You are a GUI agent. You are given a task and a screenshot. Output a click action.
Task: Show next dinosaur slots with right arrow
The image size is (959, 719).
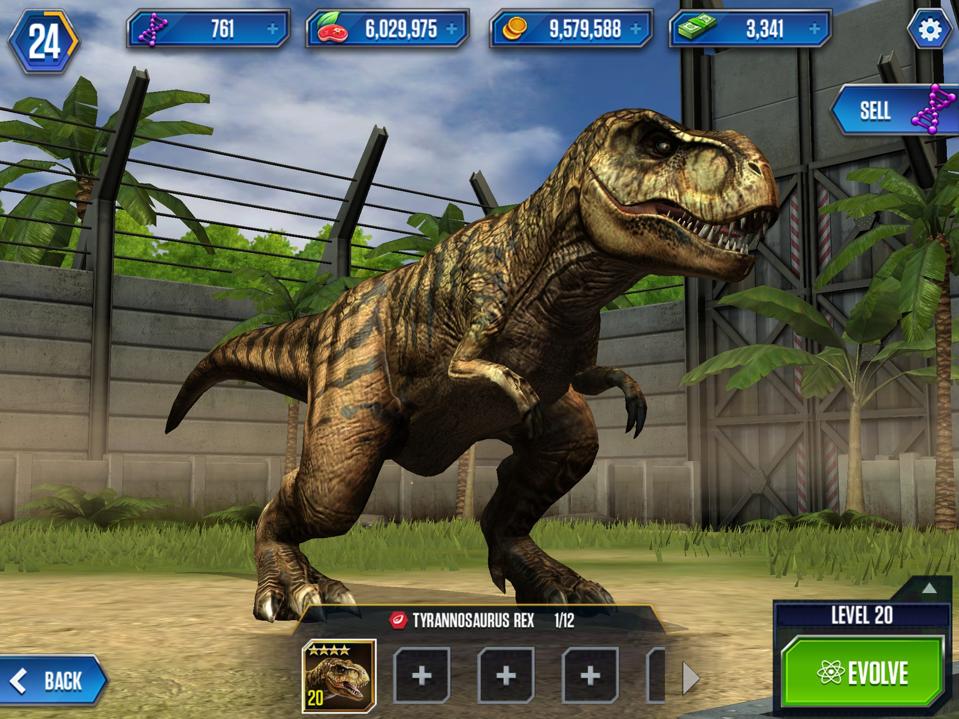(x=690, y=678)
